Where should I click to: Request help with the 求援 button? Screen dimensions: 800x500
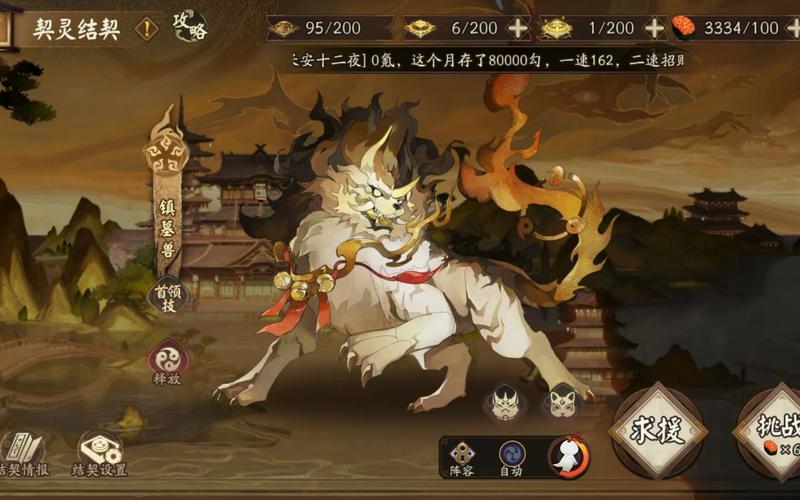click(657, 430)
